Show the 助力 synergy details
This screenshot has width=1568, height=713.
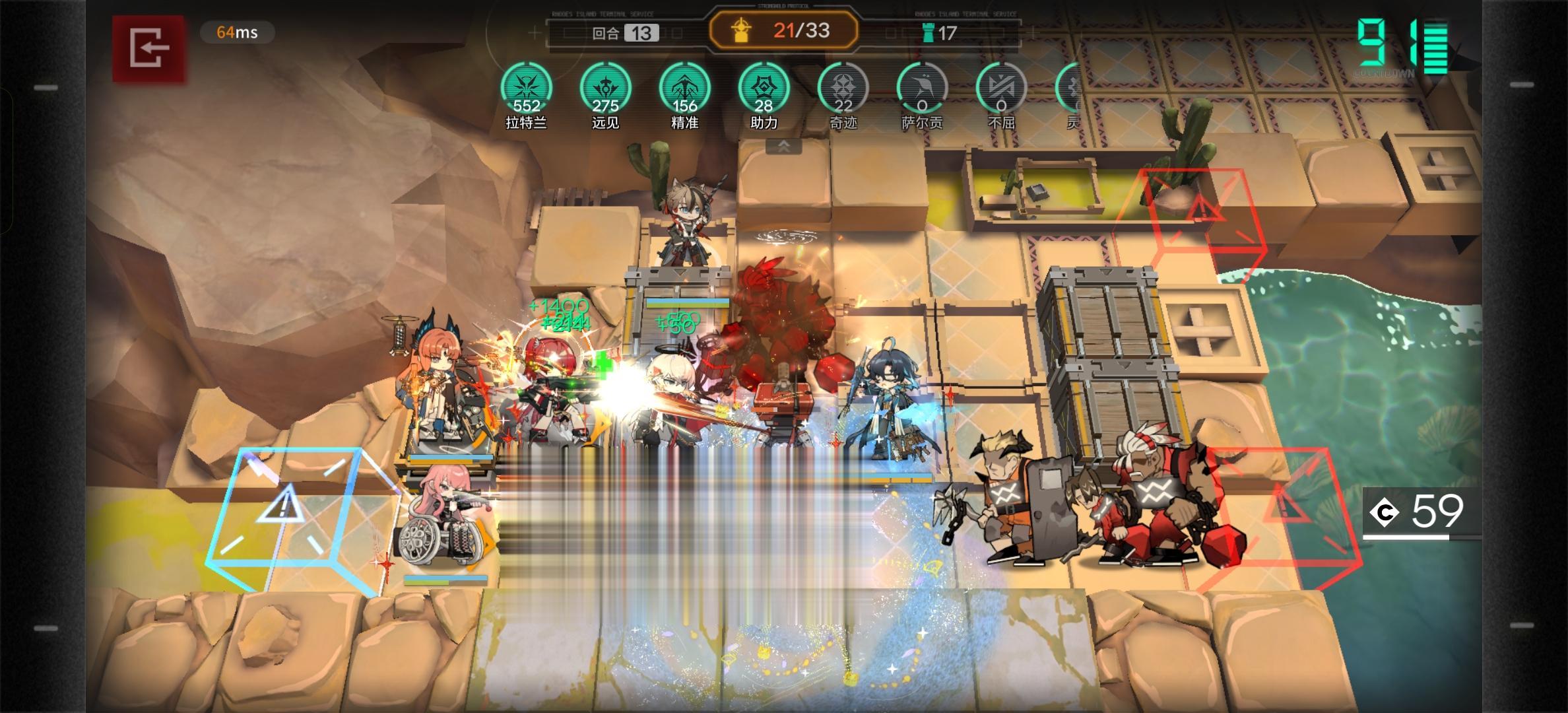764,89
